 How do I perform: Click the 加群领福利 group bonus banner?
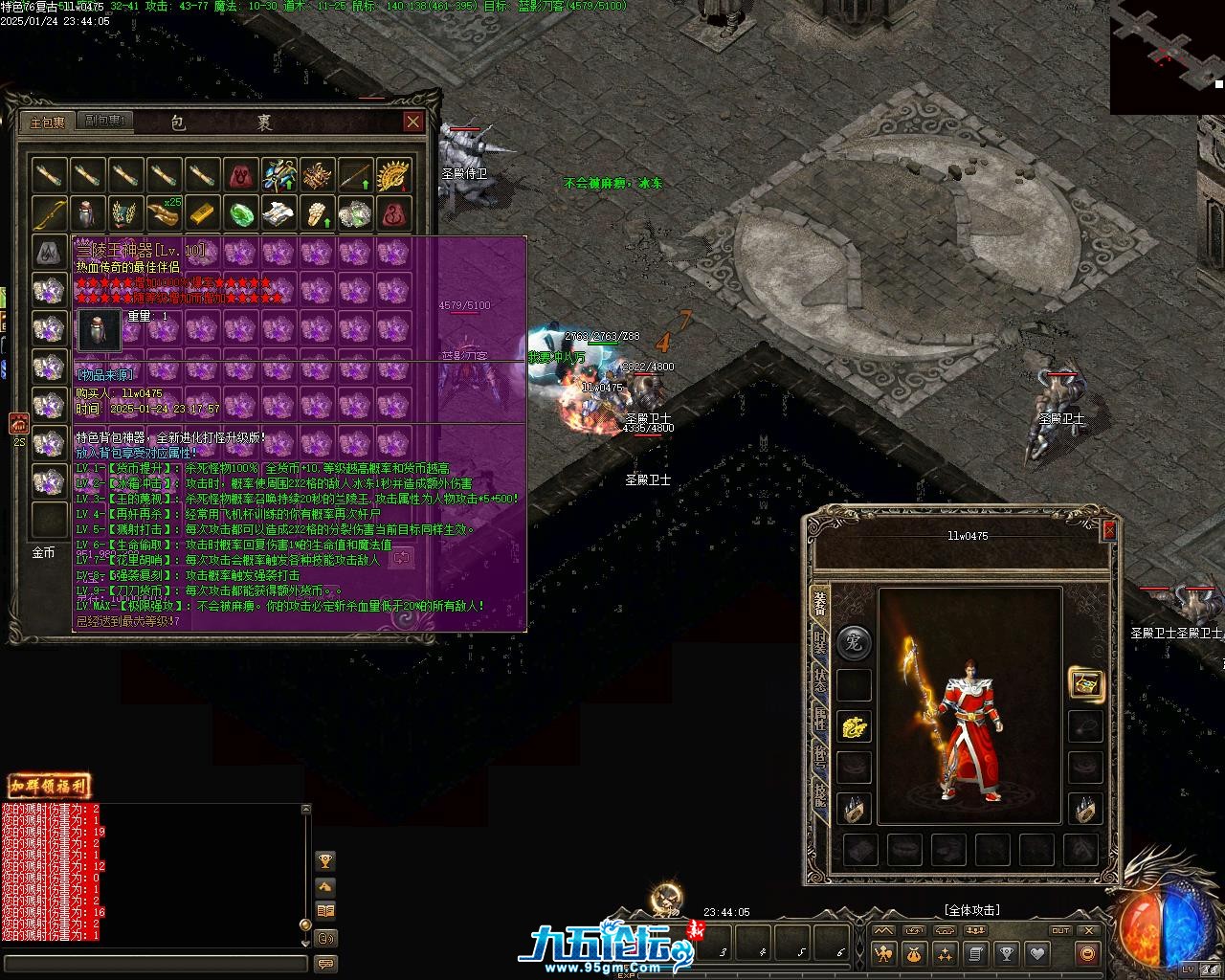[x=49, y=787]
